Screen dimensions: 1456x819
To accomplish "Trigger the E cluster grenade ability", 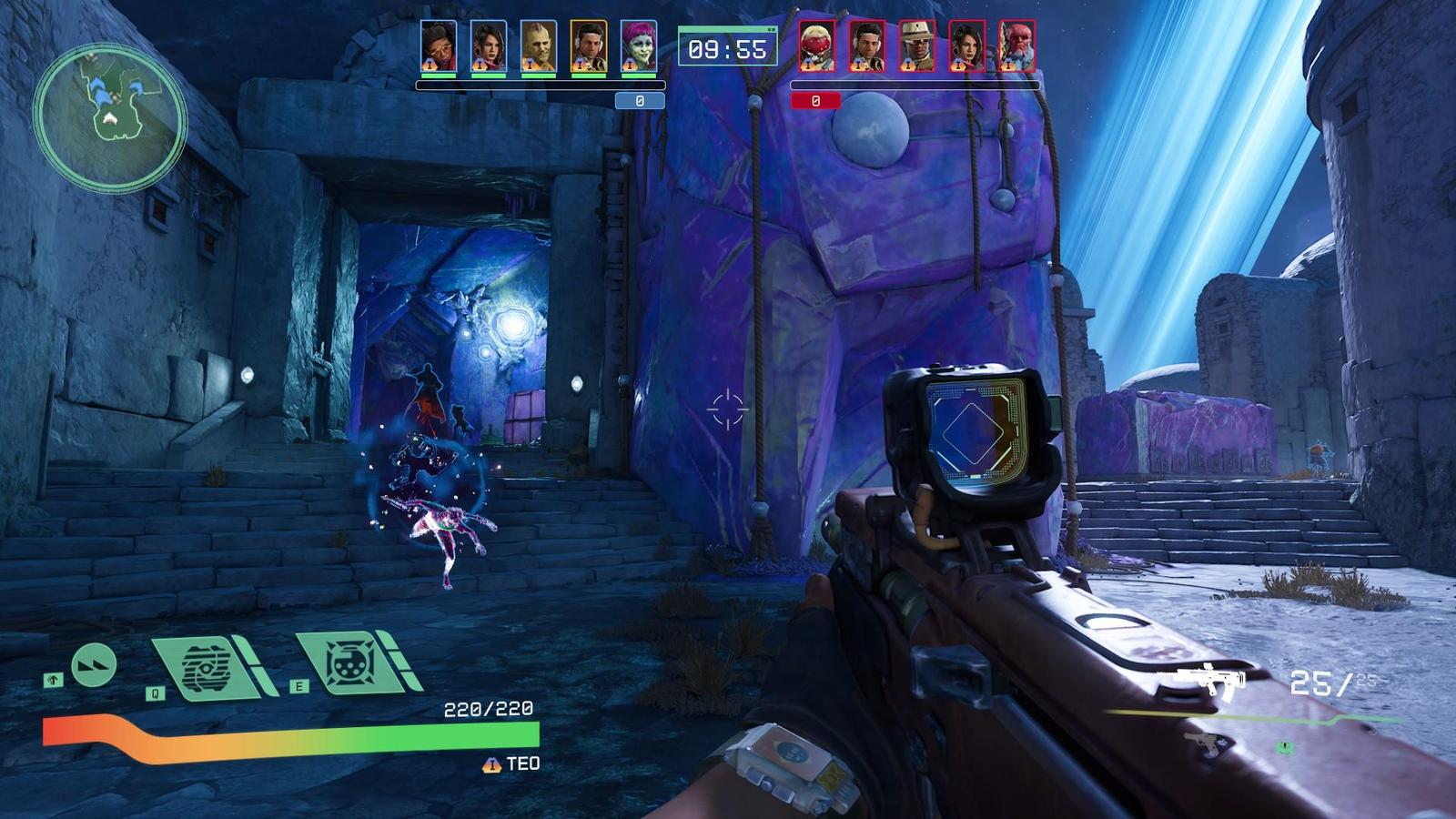I will click(x=350, y=664).
